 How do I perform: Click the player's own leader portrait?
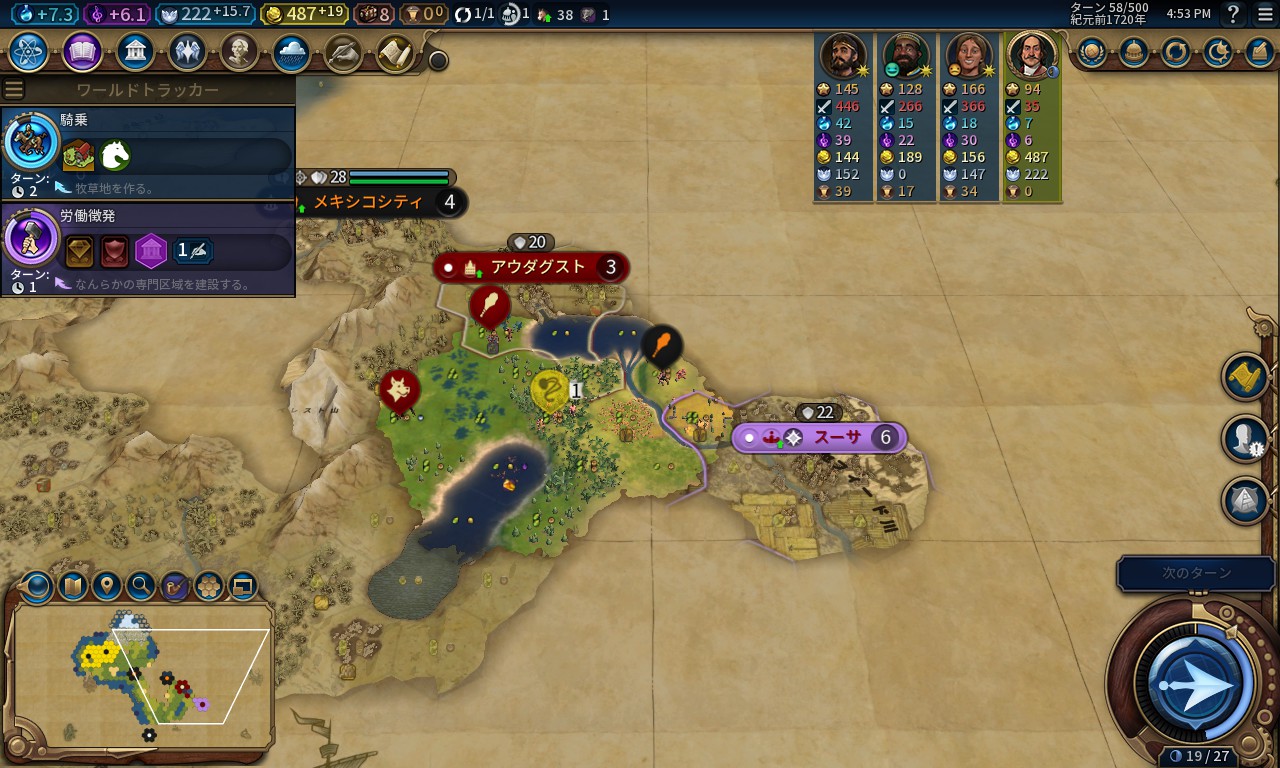(1031, 56)
